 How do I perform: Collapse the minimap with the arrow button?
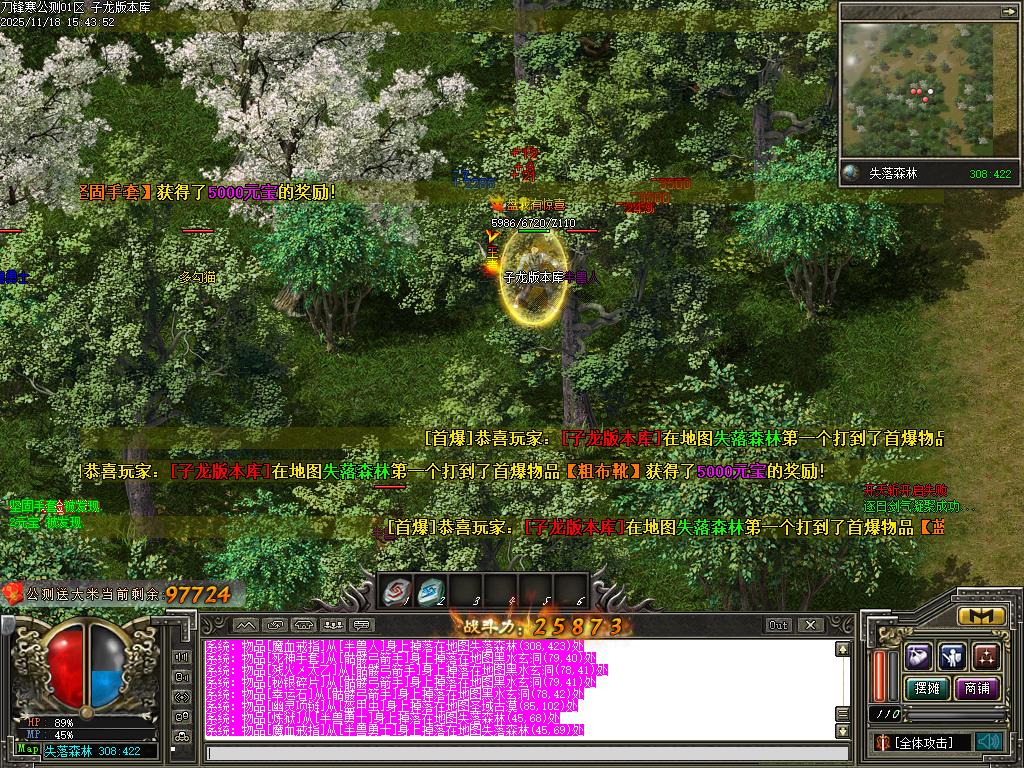1009,11
